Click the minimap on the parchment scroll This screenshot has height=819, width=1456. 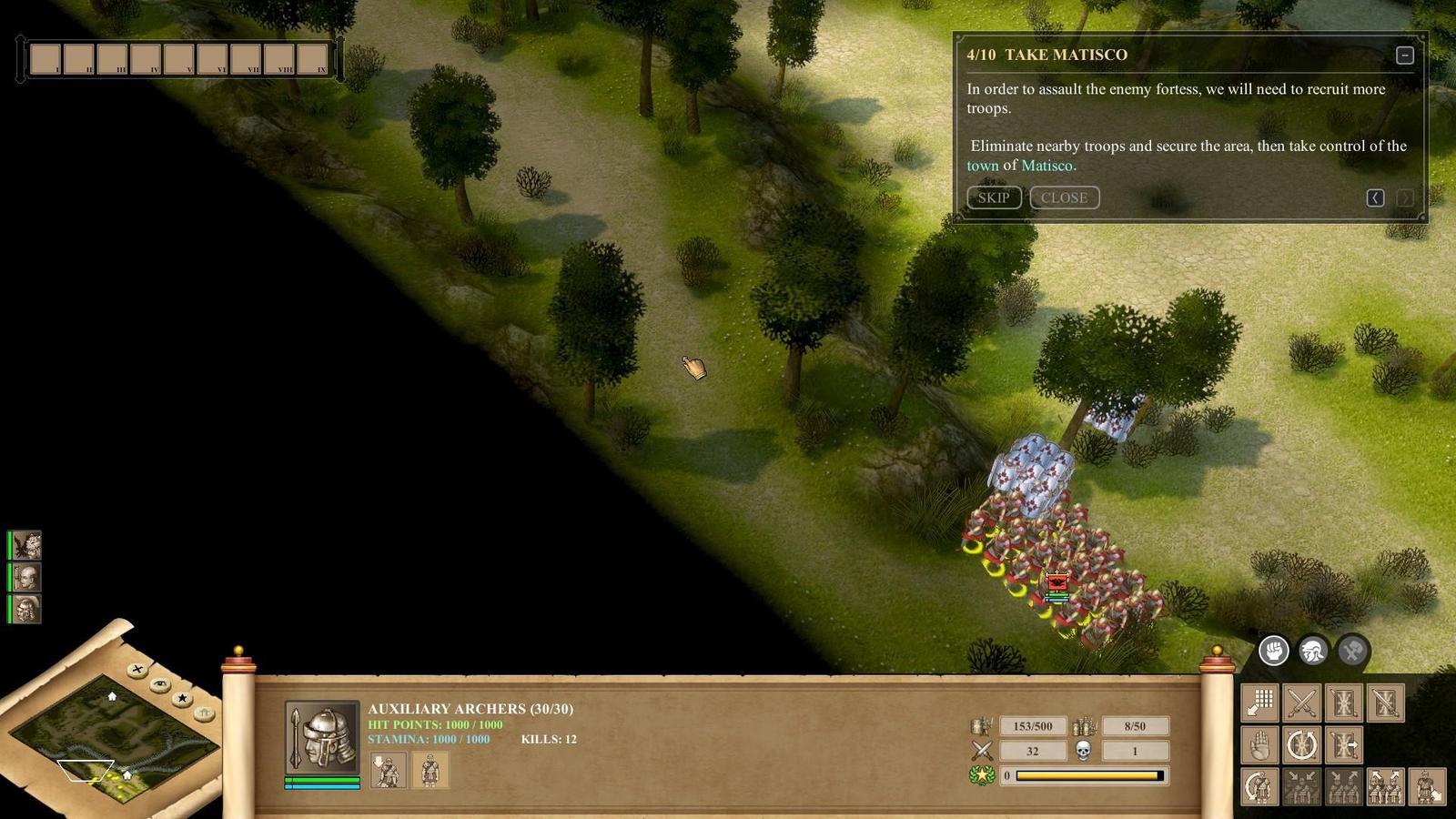click(114, 737)
